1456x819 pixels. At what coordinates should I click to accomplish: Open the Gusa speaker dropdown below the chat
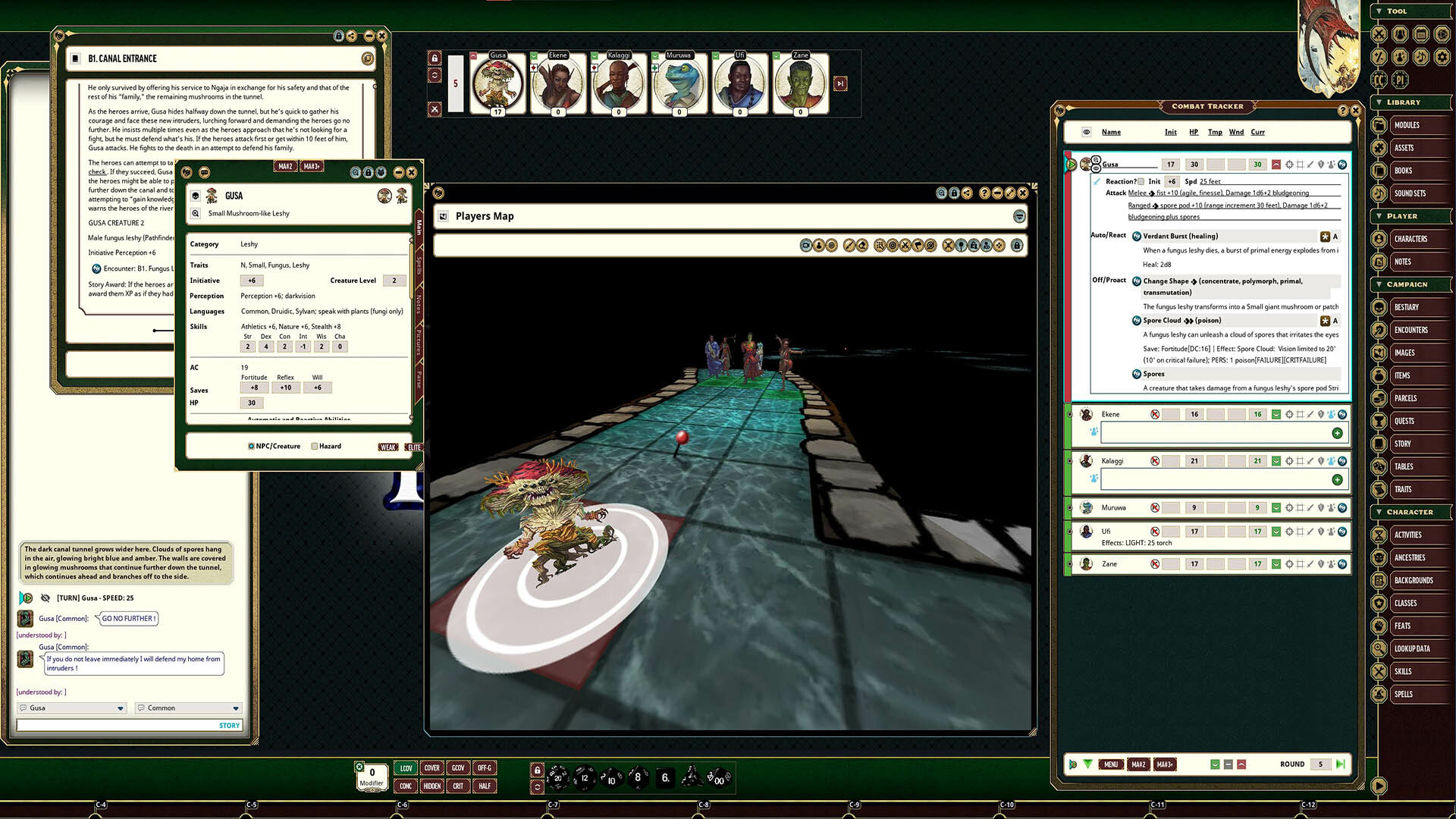click(71, 708)
